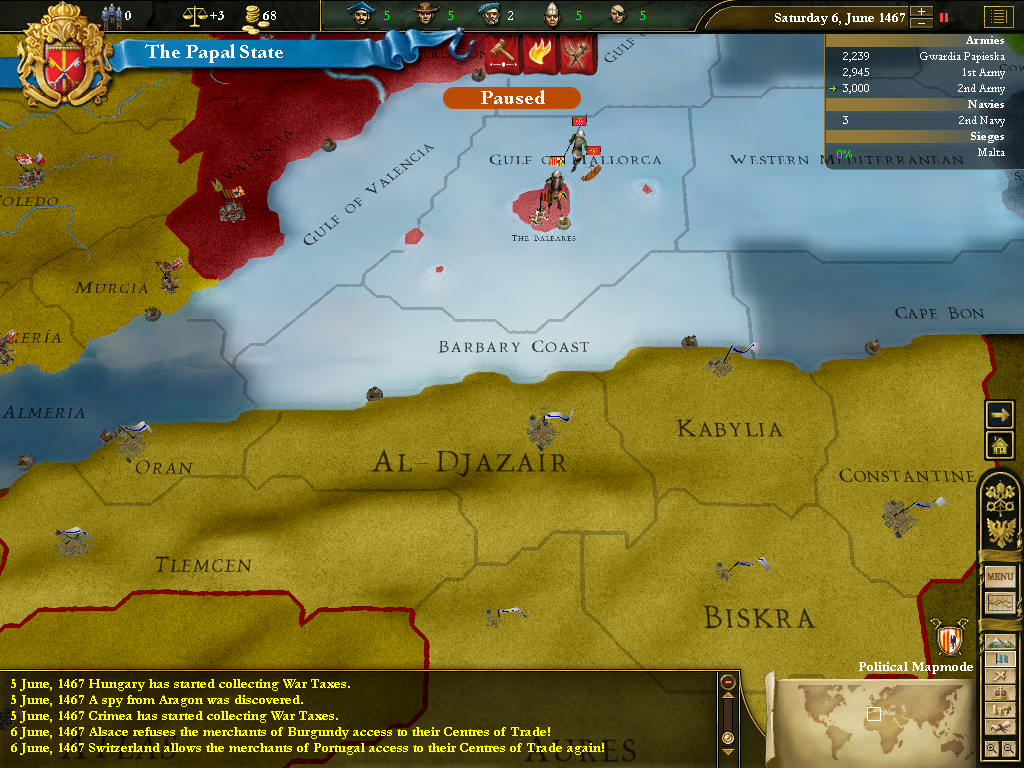Switch to terrain mapmode with mountains icon

pos(1000,641)
